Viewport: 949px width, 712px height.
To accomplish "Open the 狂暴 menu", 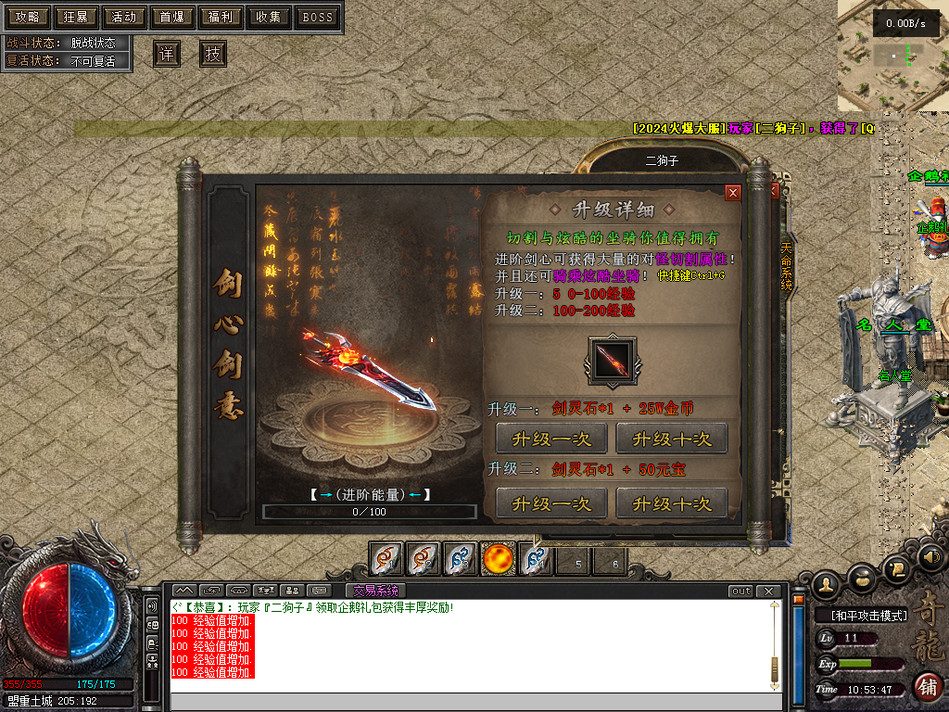I will point(75,17).
